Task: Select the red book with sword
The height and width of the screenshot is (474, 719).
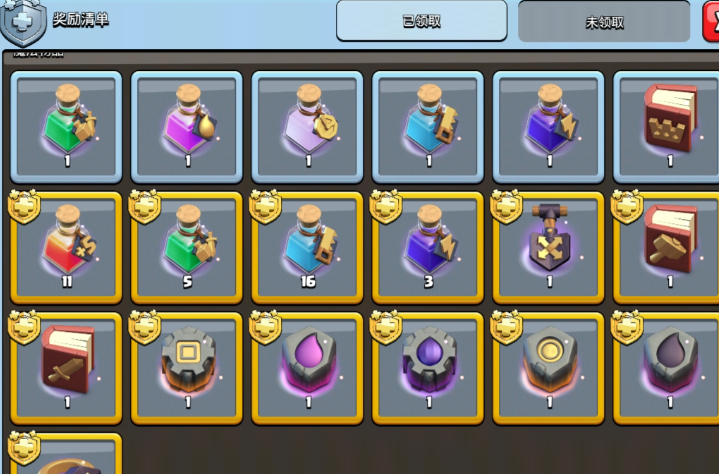Action: click(66, 367)
